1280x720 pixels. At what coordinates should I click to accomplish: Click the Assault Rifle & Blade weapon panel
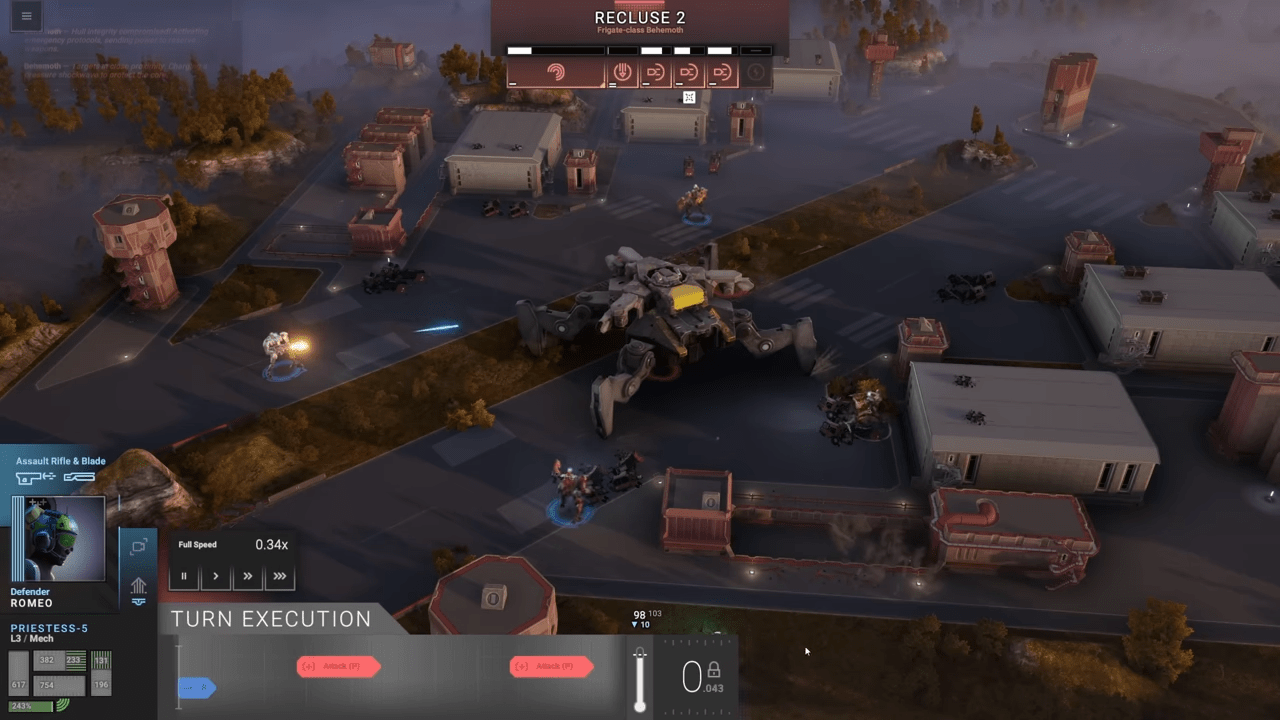click(x=60, y=471)
